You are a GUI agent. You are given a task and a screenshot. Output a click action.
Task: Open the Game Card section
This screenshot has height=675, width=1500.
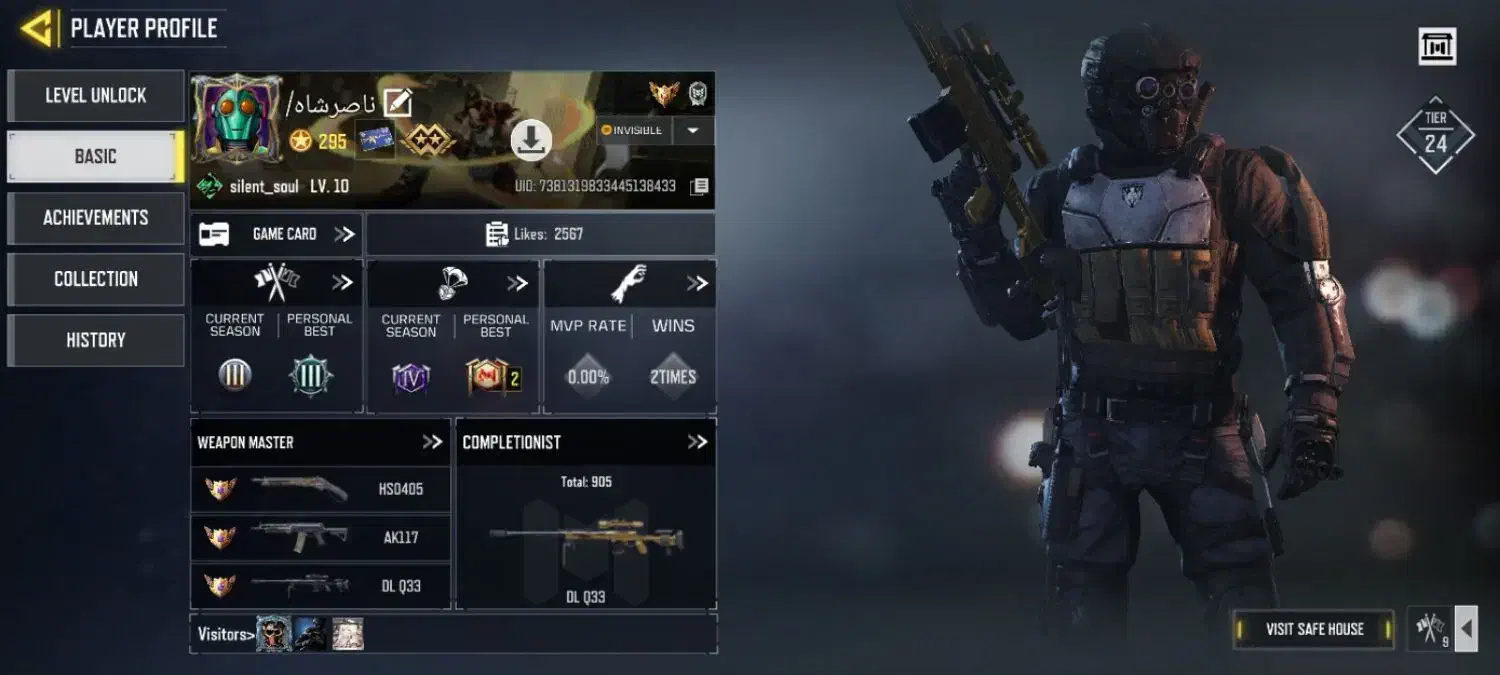[277, 234]
